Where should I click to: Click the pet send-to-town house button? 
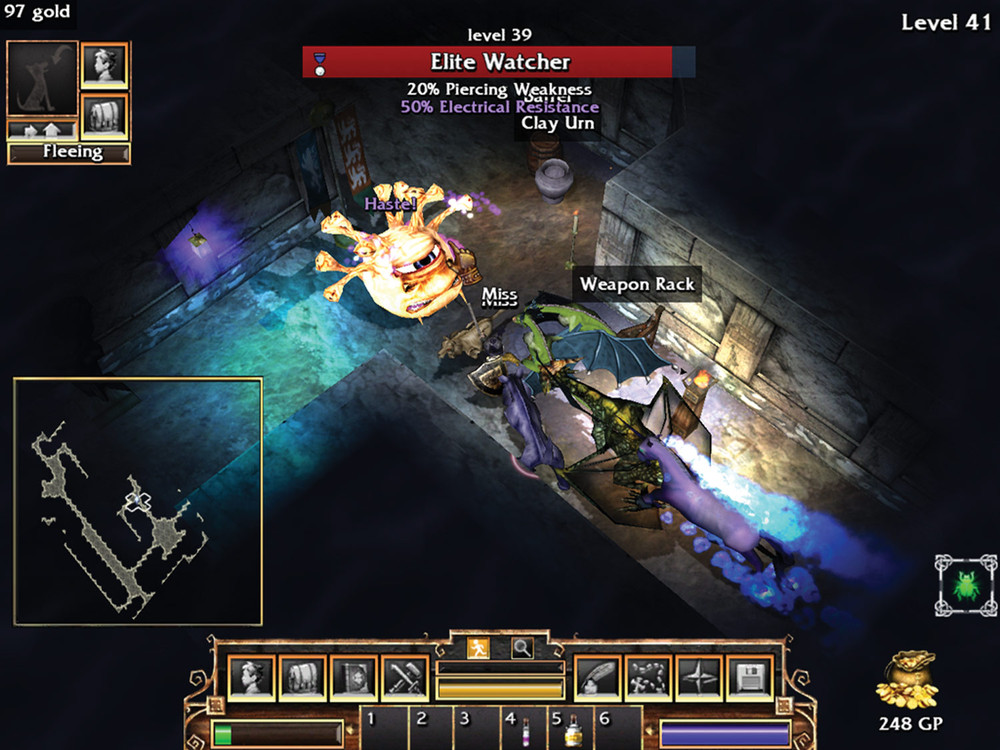42,130
